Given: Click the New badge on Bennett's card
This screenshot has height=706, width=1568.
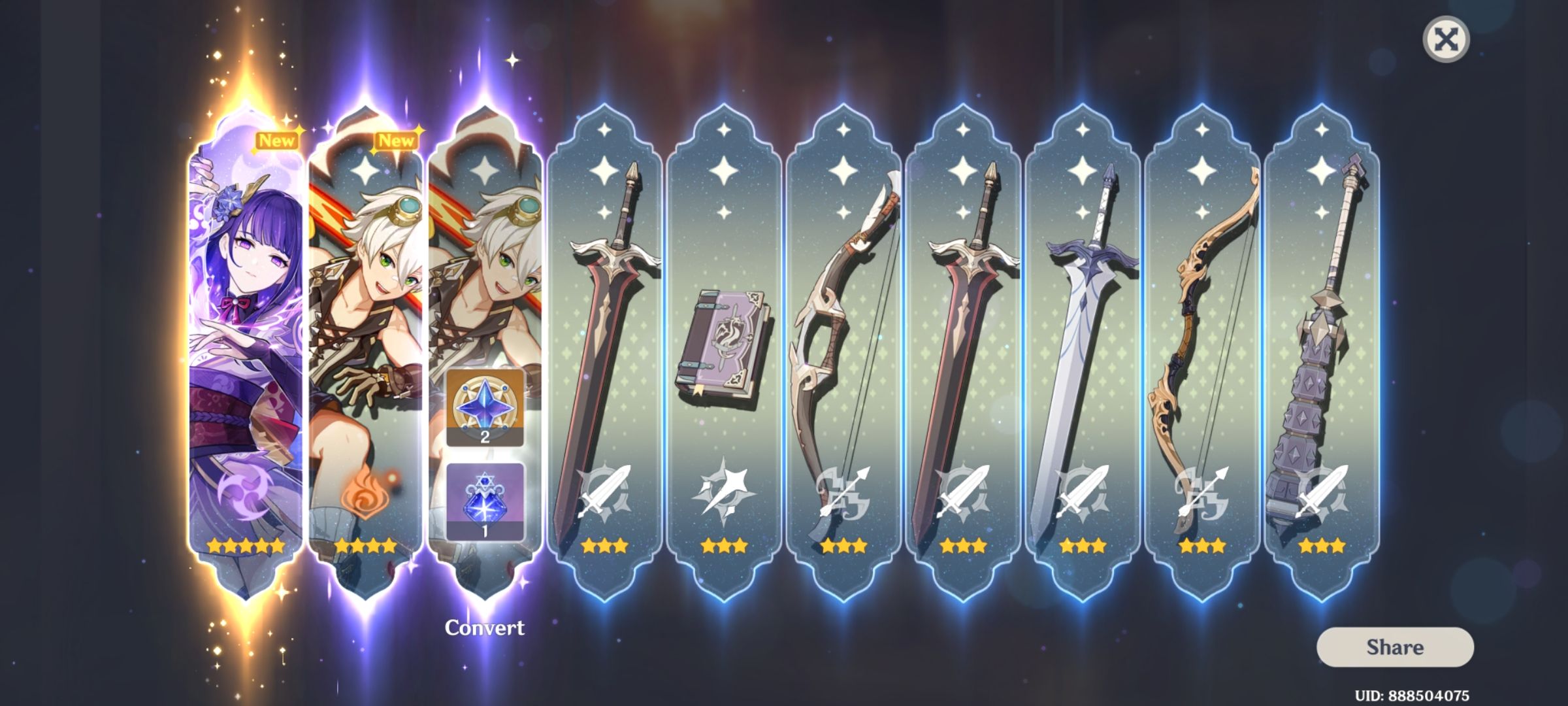Looking at the screenshot, I should click(397, 138).
